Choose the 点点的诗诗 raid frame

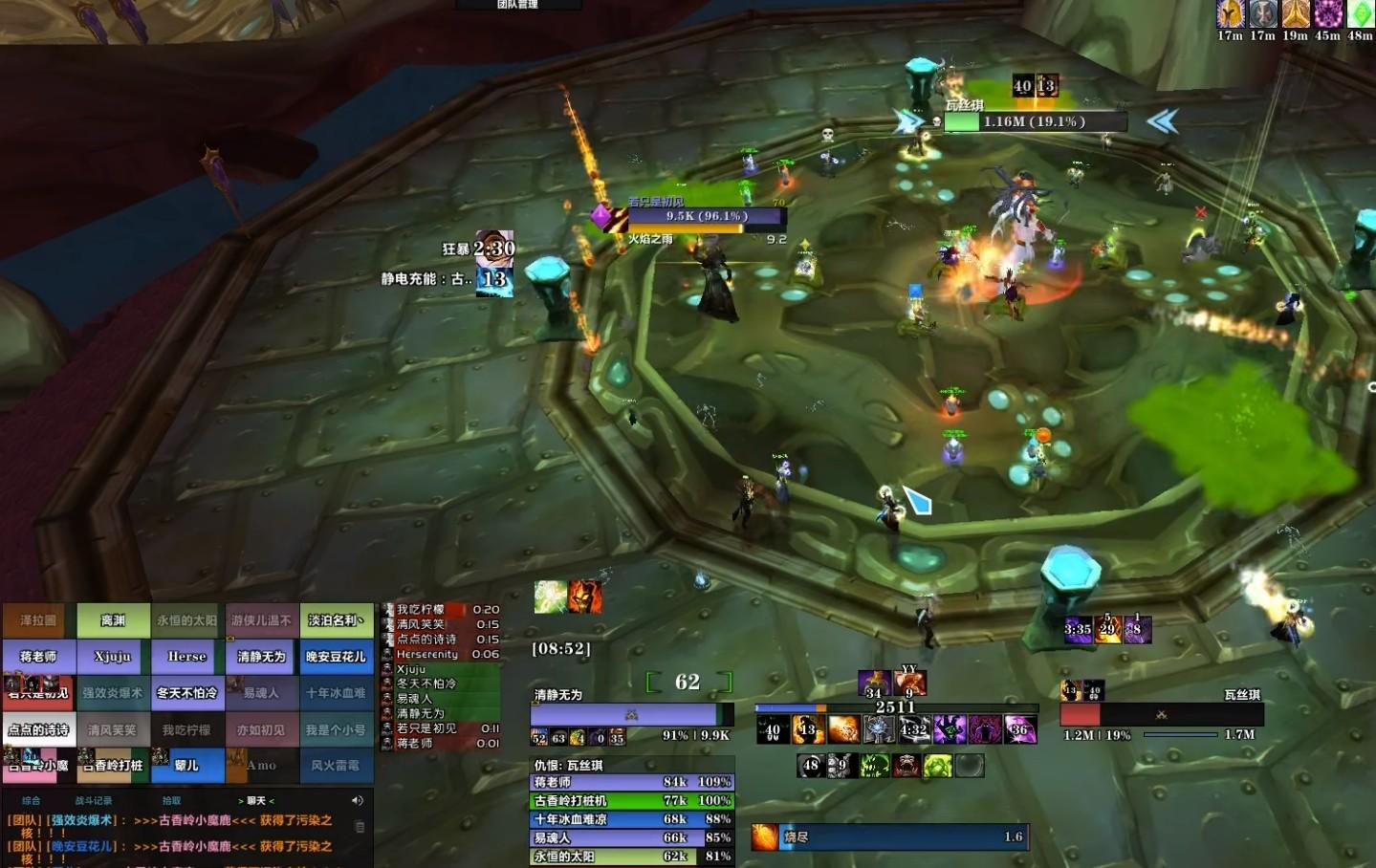38,729
